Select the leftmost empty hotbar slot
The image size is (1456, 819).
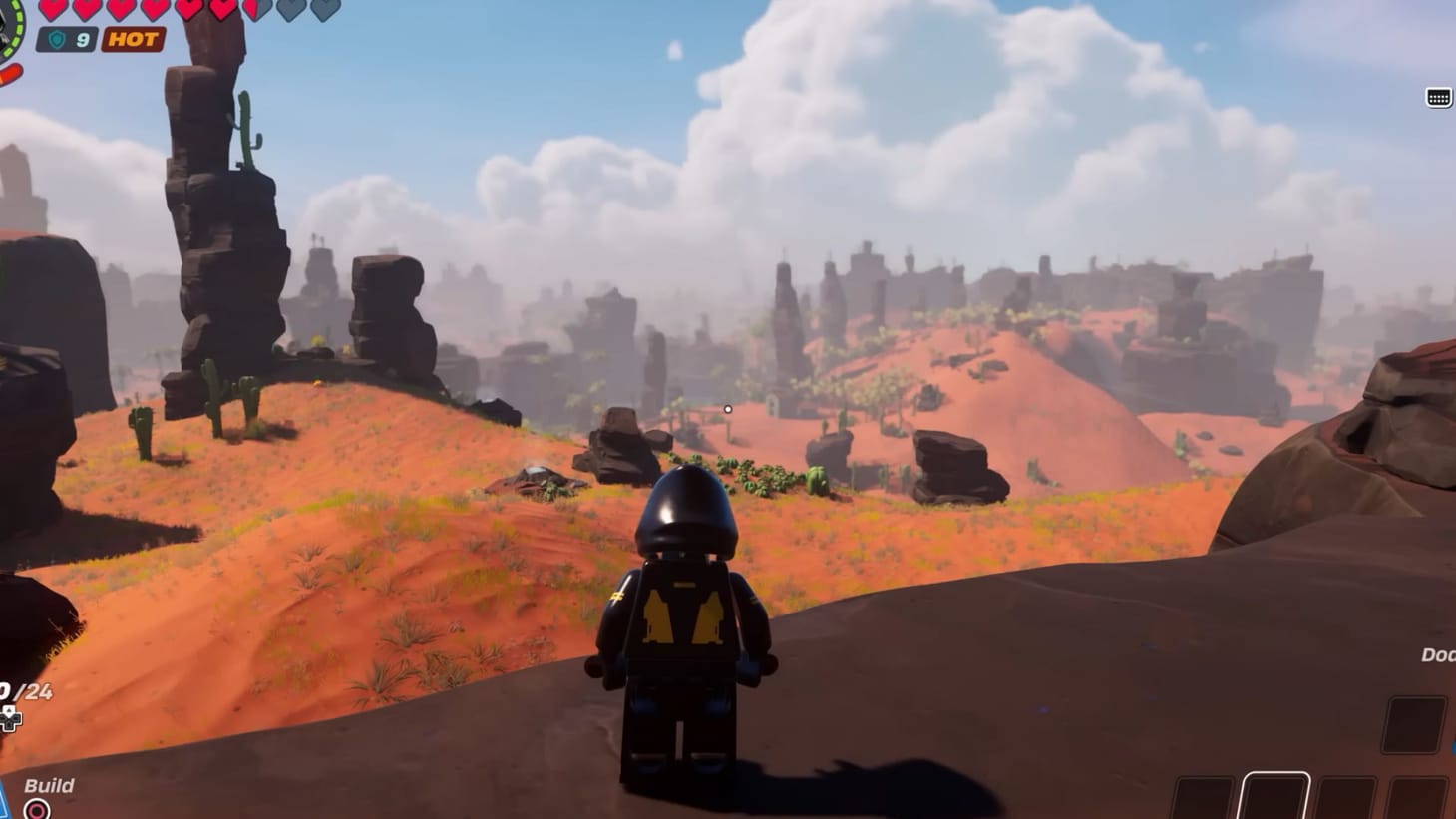[1203, 798]
